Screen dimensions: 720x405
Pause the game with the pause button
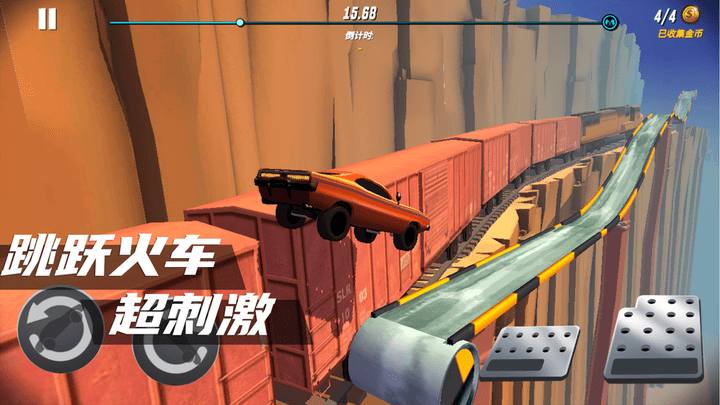coord(47,19)
